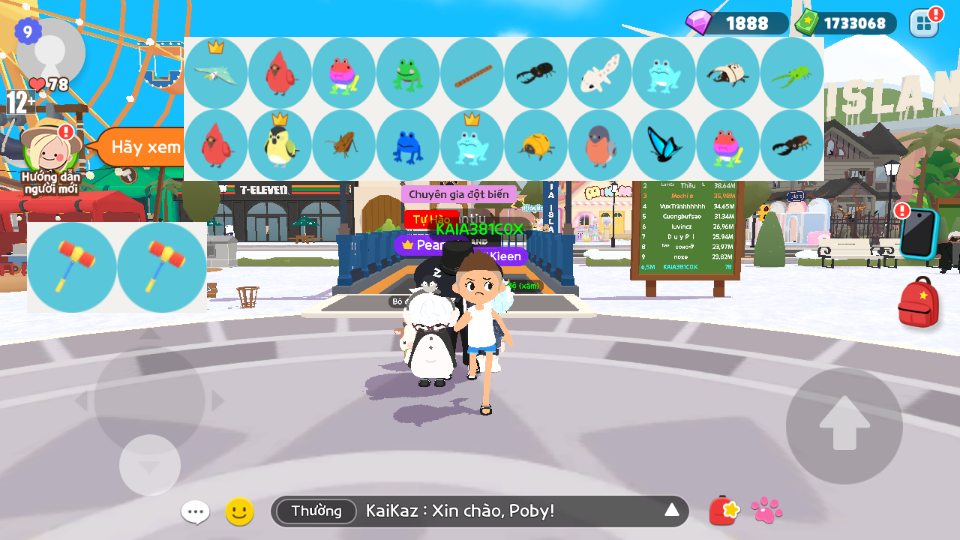Select the brown stick insect slot
960x540 pixels.
472,73
